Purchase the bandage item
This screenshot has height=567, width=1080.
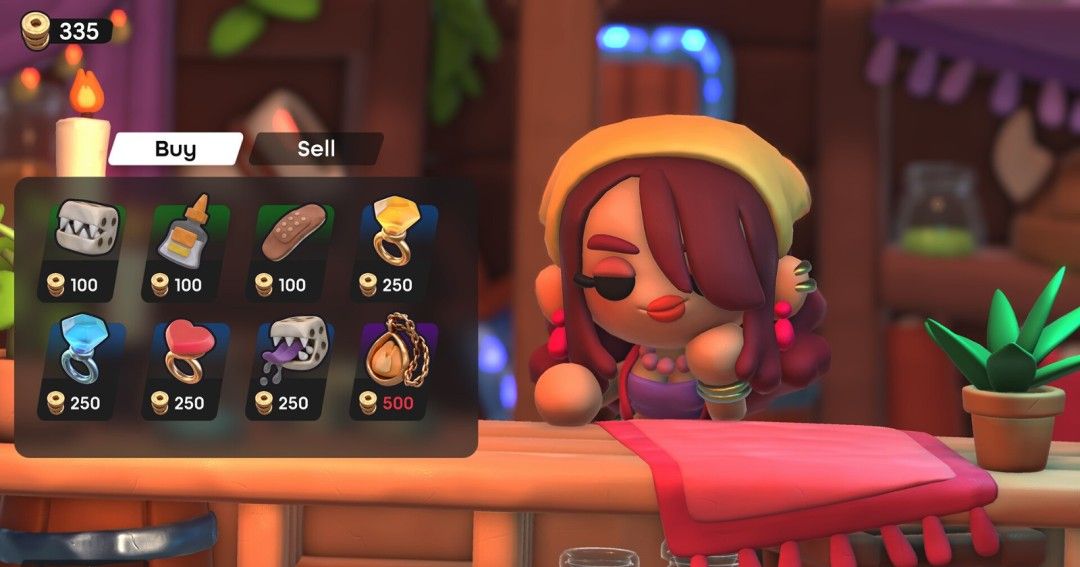click(x=290, y=250)
